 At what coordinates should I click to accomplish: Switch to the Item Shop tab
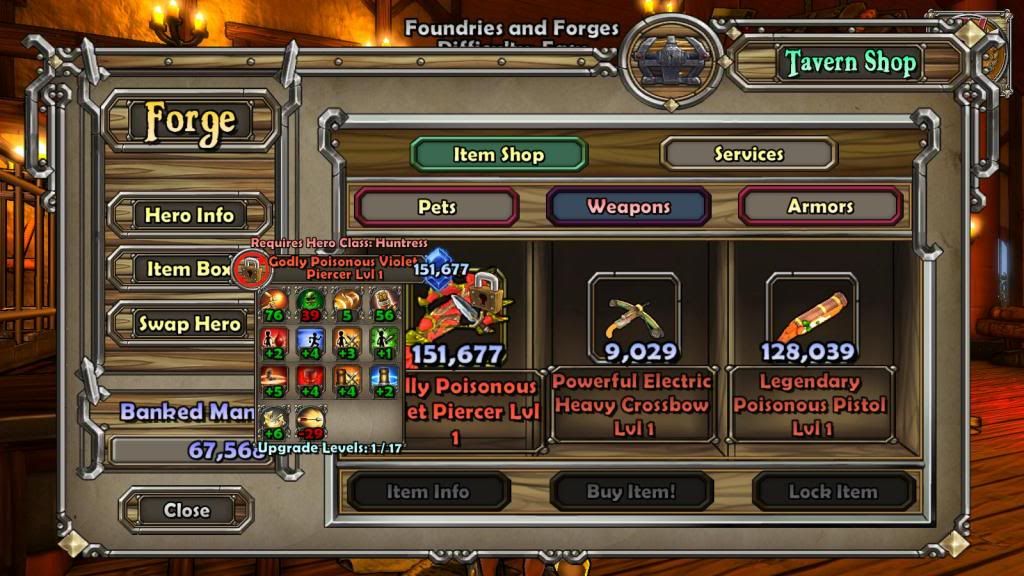498,154
